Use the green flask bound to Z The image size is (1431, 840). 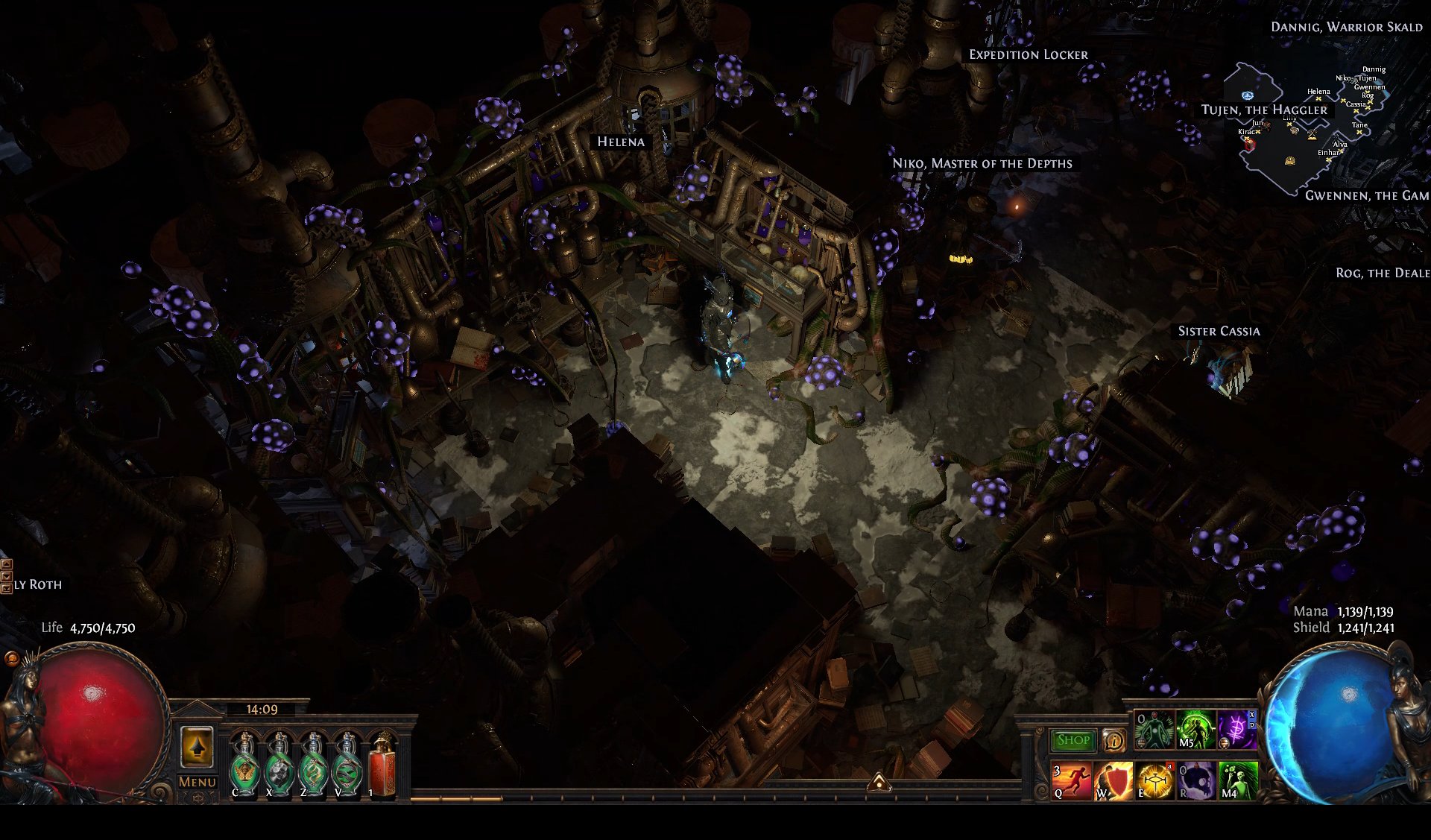[x=313, y=765]
